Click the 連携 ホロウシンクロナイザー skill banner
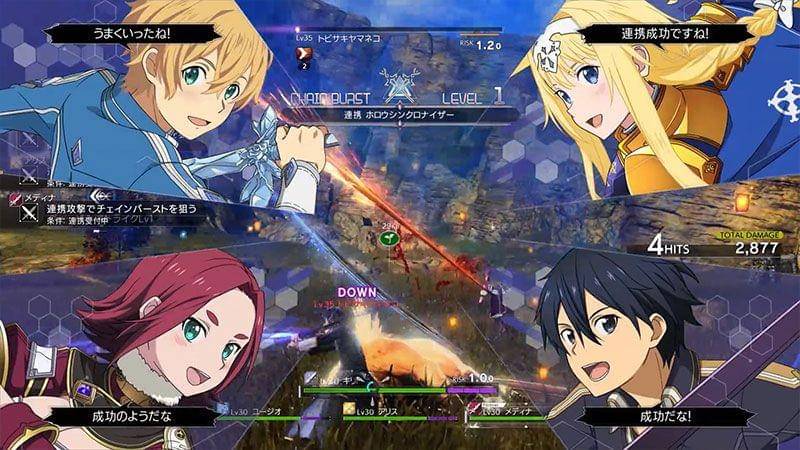800x450 pixels. (400, 116)
